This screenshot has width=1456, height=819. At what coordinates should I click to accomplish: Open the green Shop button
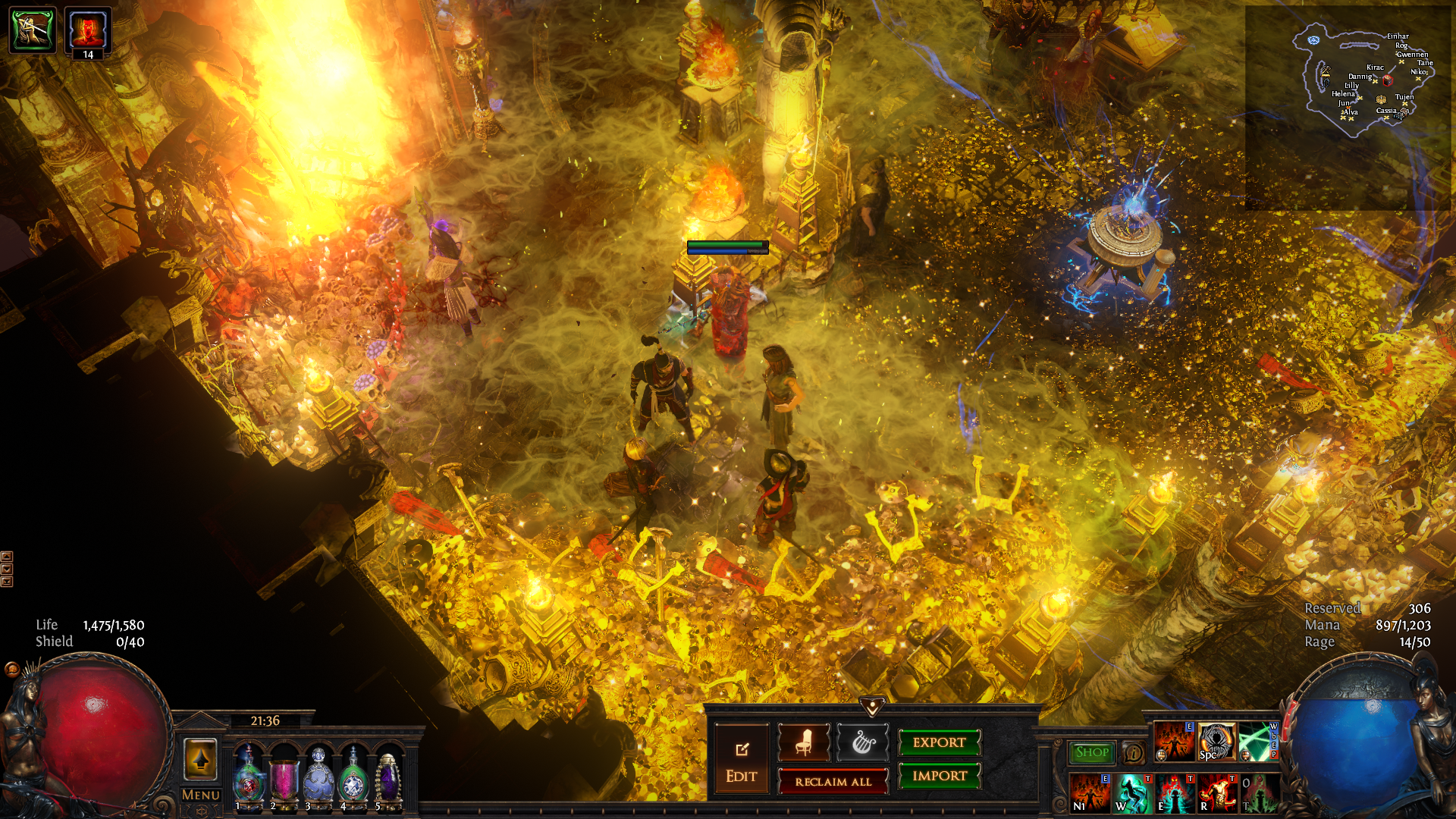(1092, 752)
